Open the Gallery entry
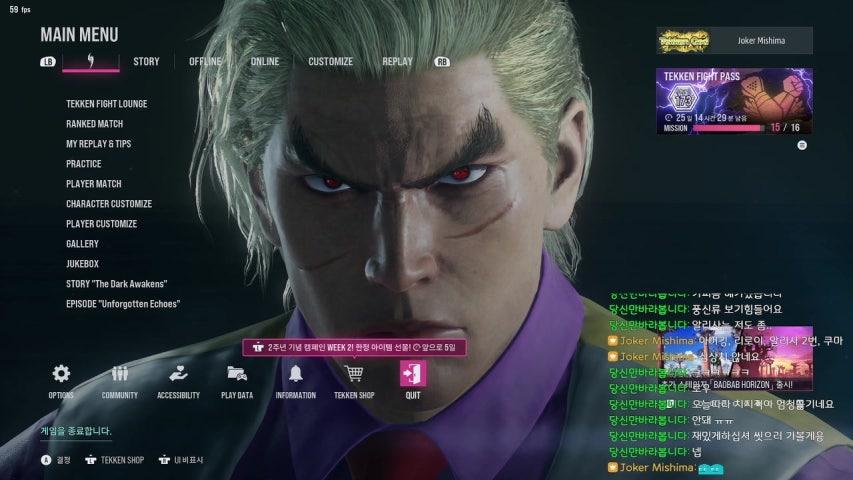This screenshot has width=853, height=480. pyautogui.click(x=82, y=244)
